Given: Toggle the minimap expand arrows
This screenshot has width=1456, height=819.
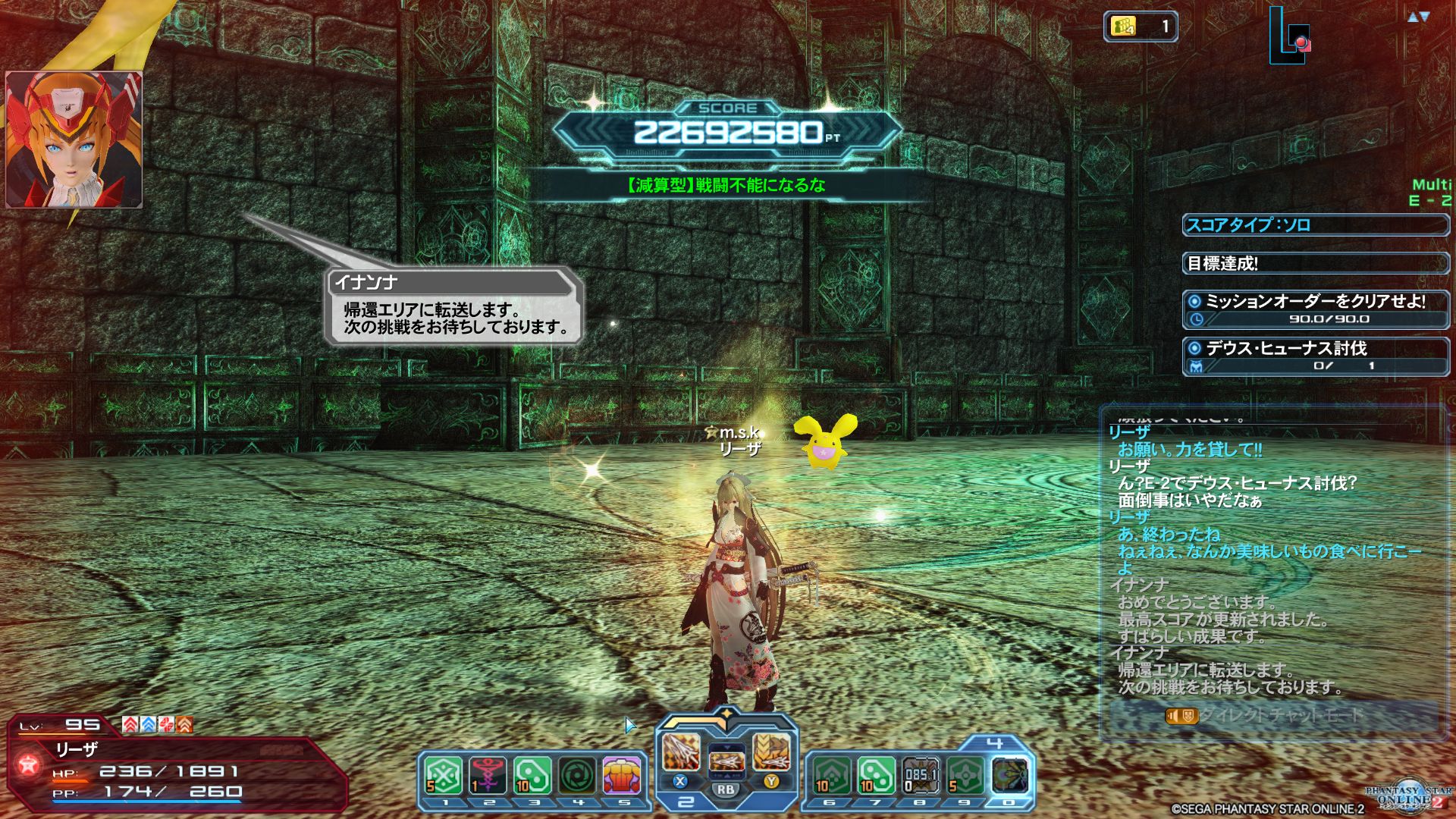Looking at the screenshot, I should click(x=1418, y=17).
